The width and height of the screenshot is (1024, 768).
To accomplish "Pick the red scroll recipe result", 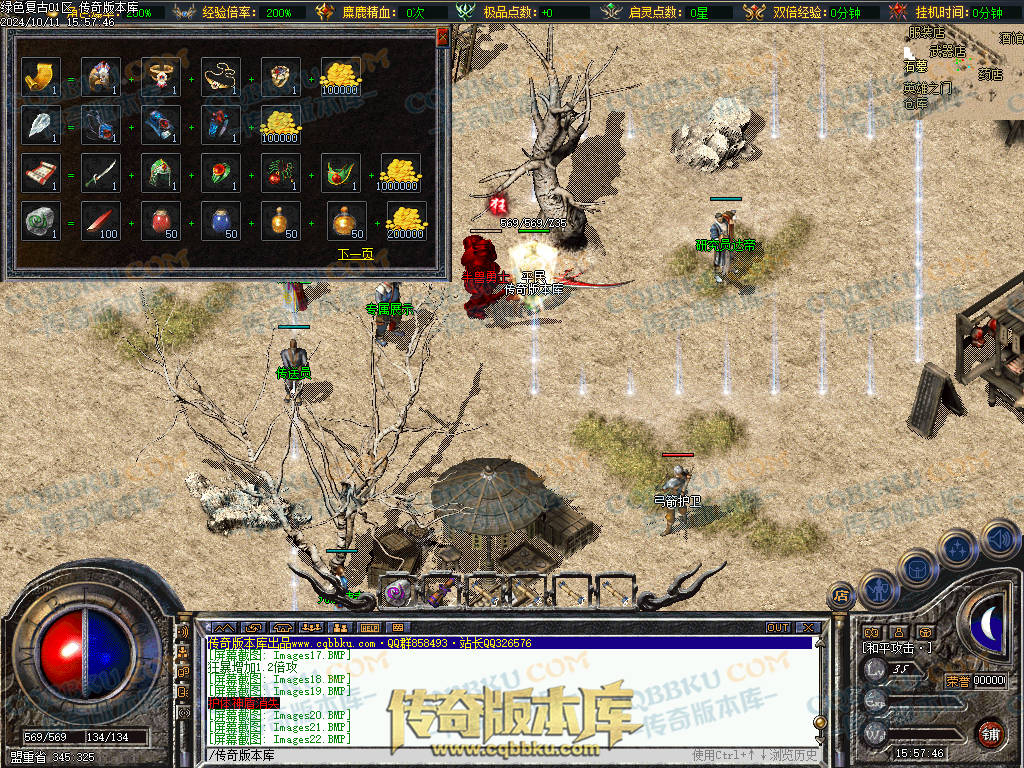I will click(x=41, y=173).
